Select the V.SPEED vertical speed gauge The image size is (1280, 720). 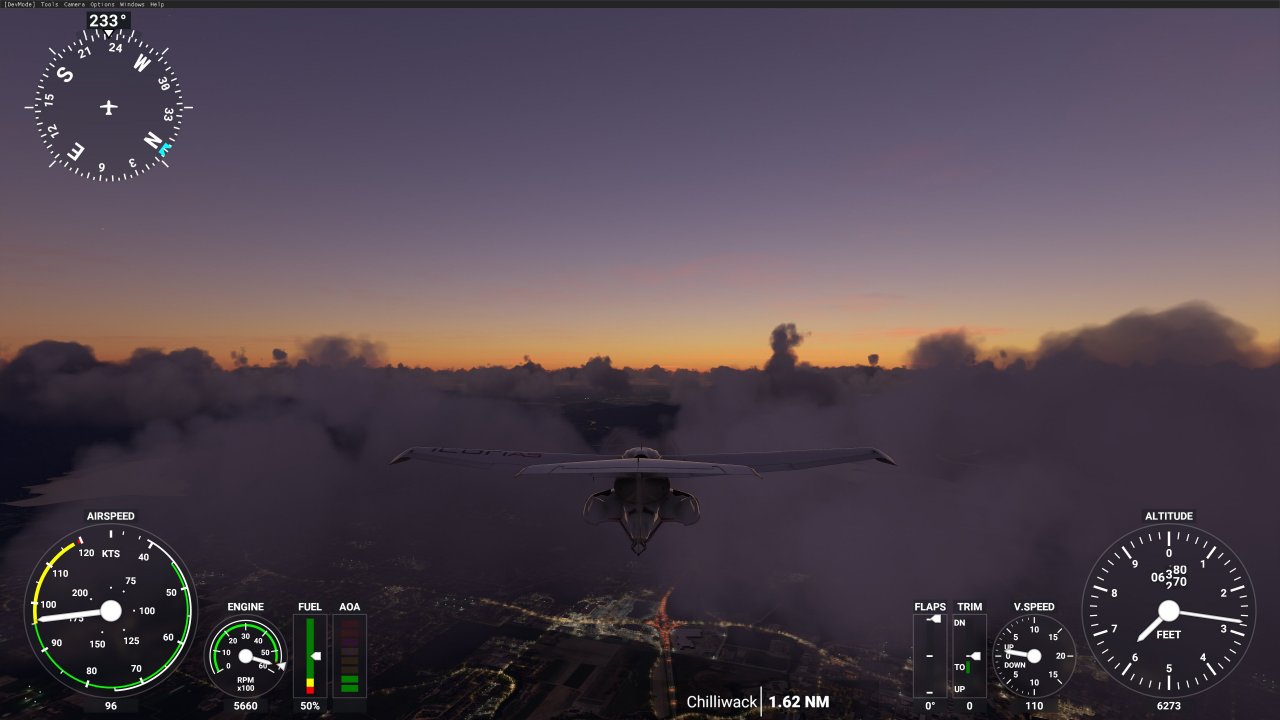tap(1036, 655)
